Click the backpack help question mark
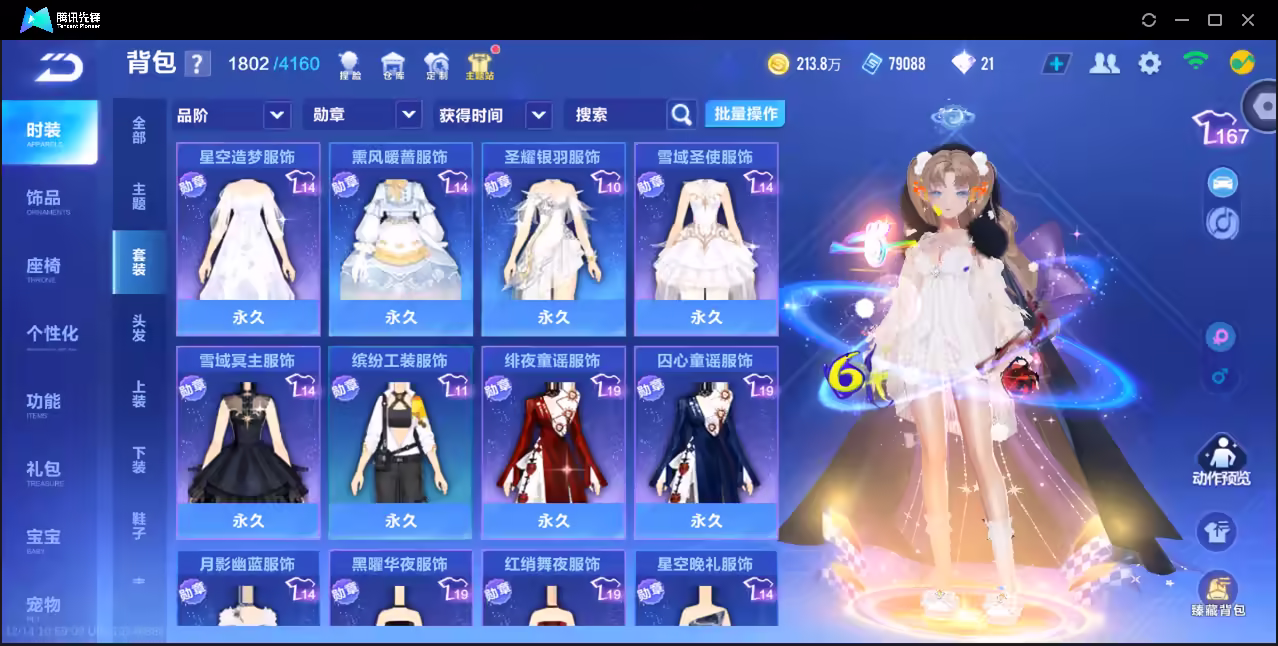This screenshot has height=646, width=1278. [198, 64]
